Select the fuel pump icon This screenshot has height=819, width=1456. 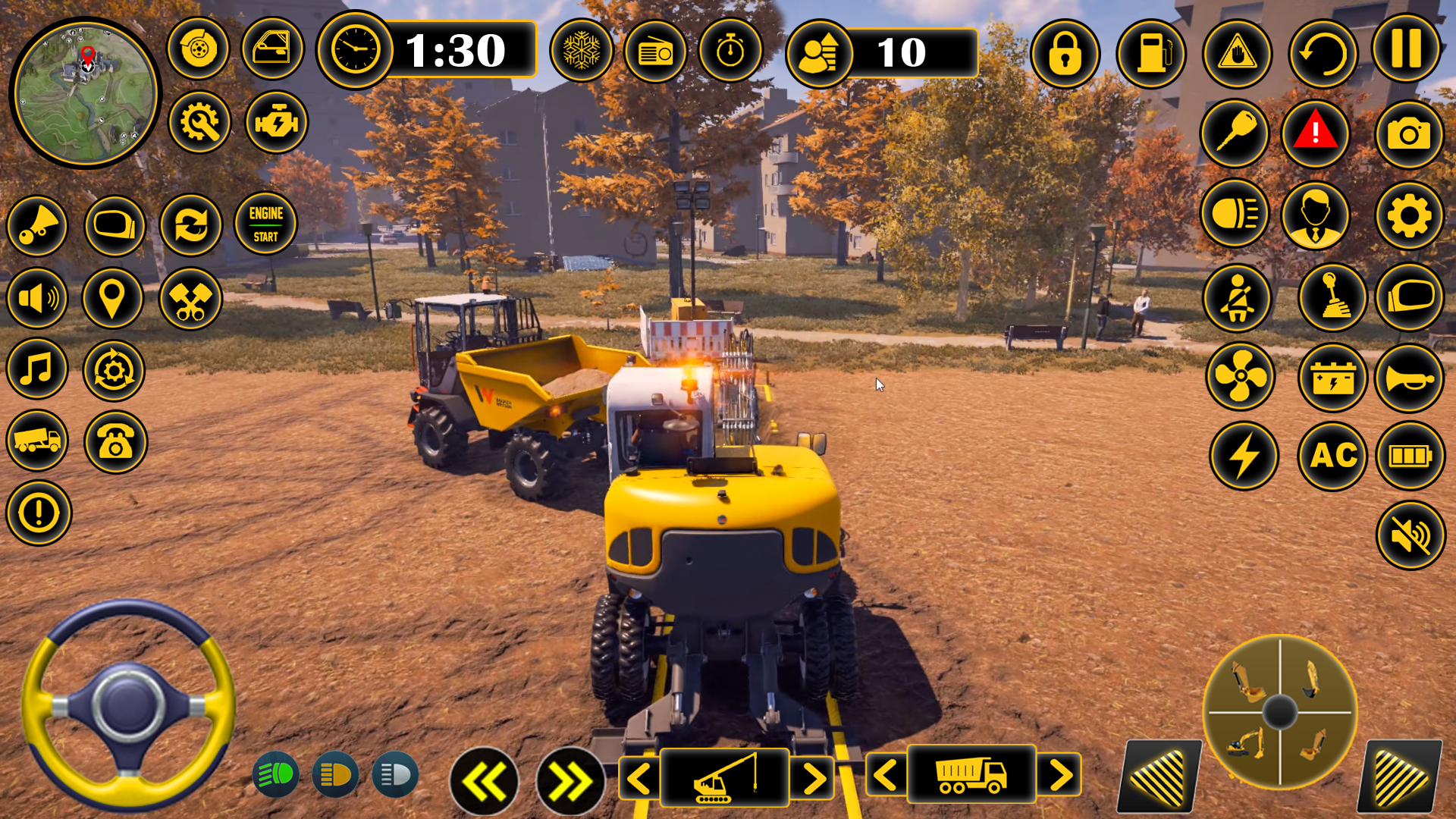coord(1150,54)
